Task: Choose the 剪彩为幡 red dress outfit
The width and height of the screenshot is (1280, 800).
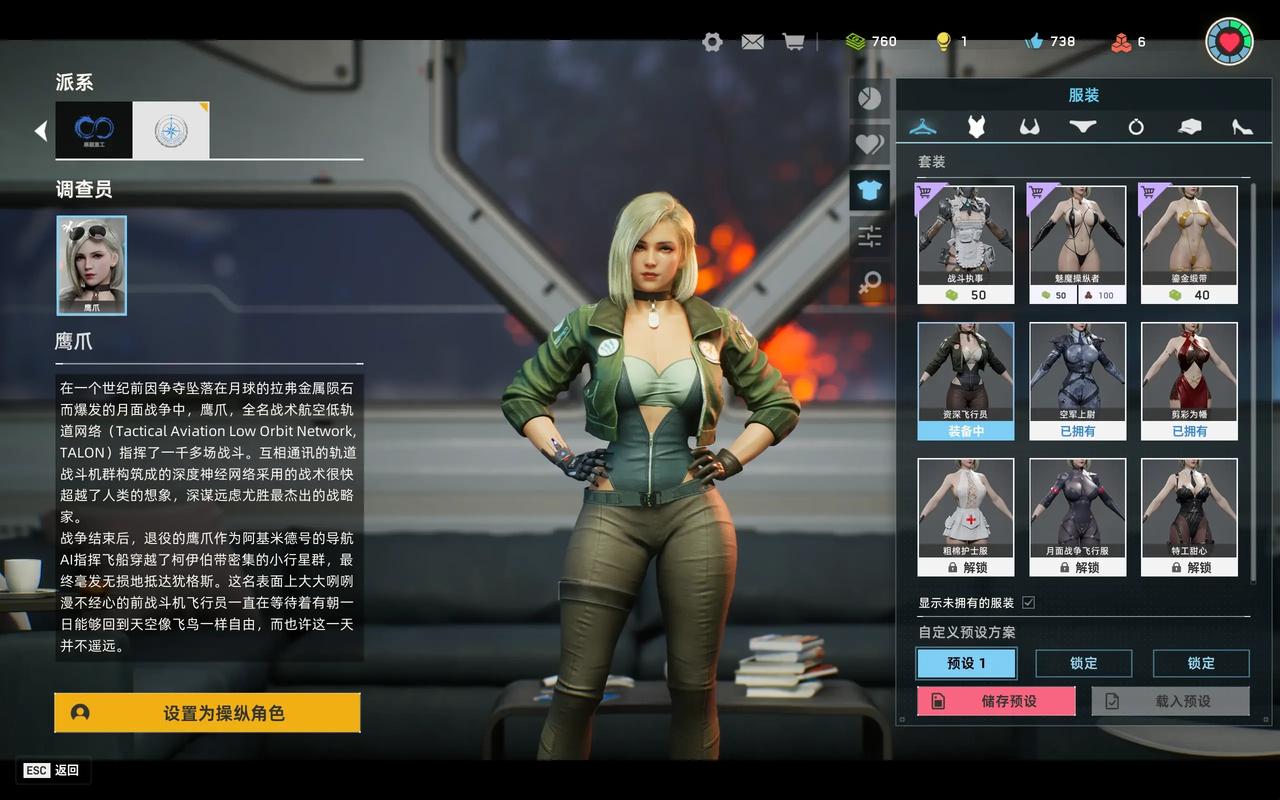Action: [1189, 380]
